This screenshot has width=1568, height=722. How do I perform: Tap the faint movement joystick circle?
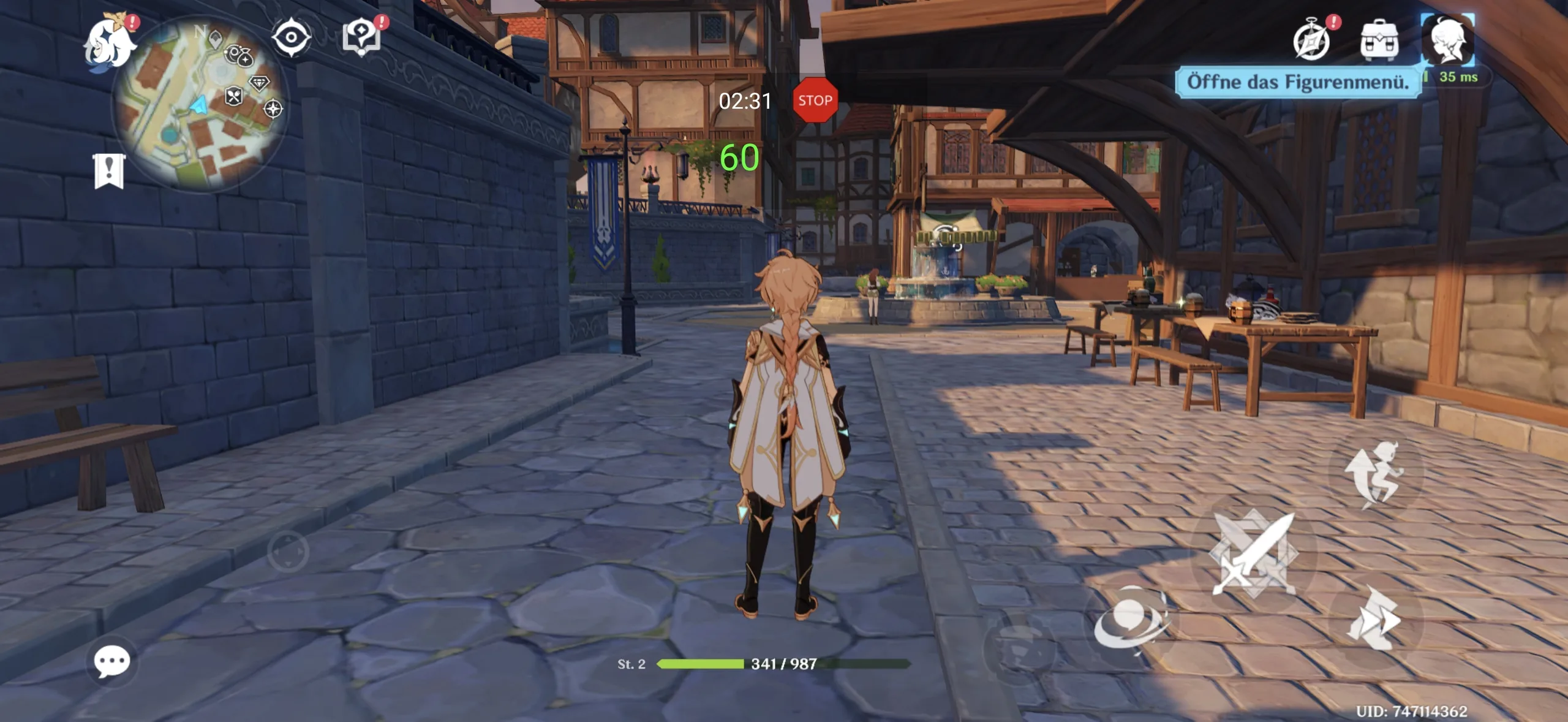click(x=288, y=552)
